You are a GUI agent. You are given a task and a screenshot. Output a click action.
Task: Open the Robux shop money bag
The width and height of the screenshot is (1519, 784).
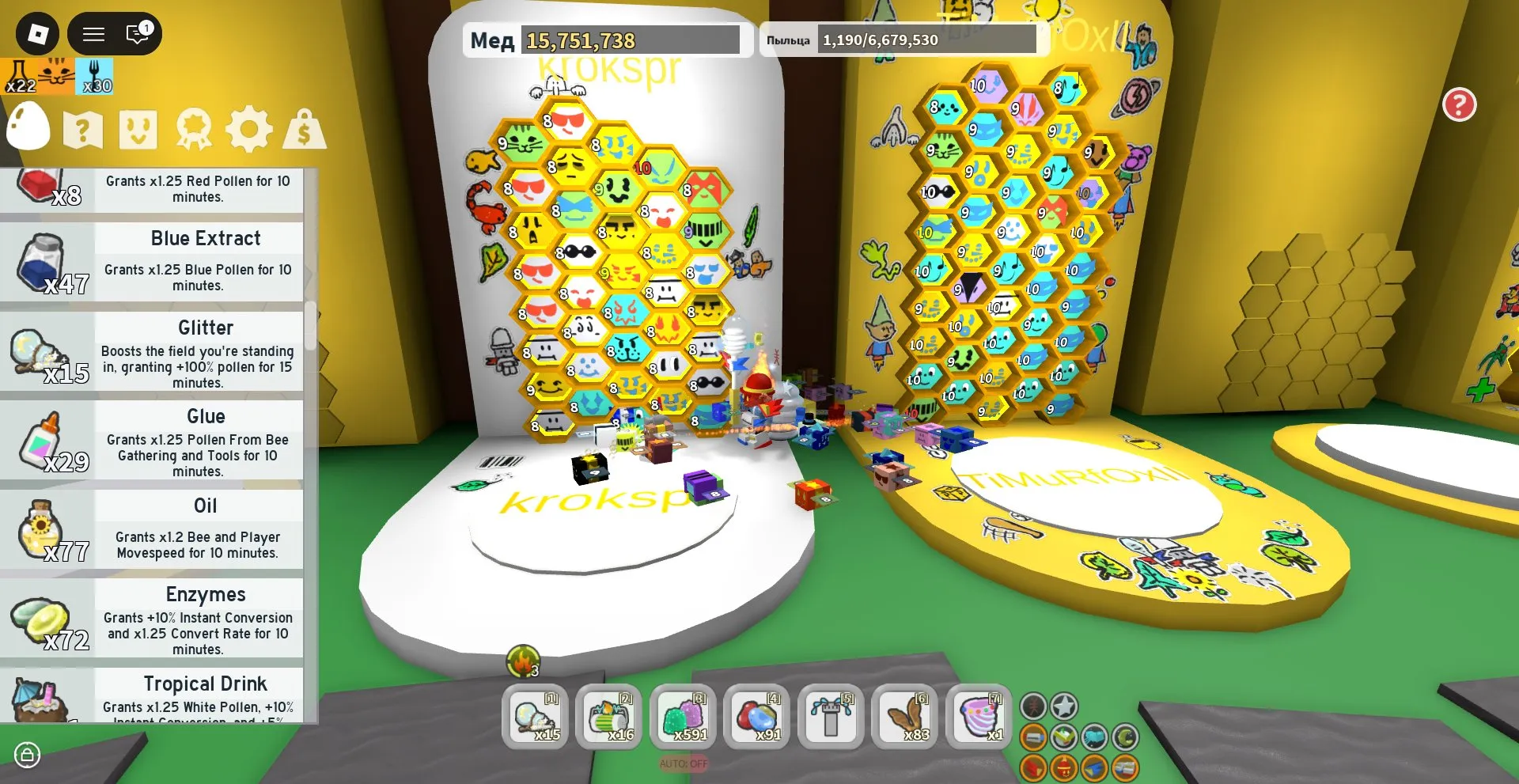tap(305, 129)
